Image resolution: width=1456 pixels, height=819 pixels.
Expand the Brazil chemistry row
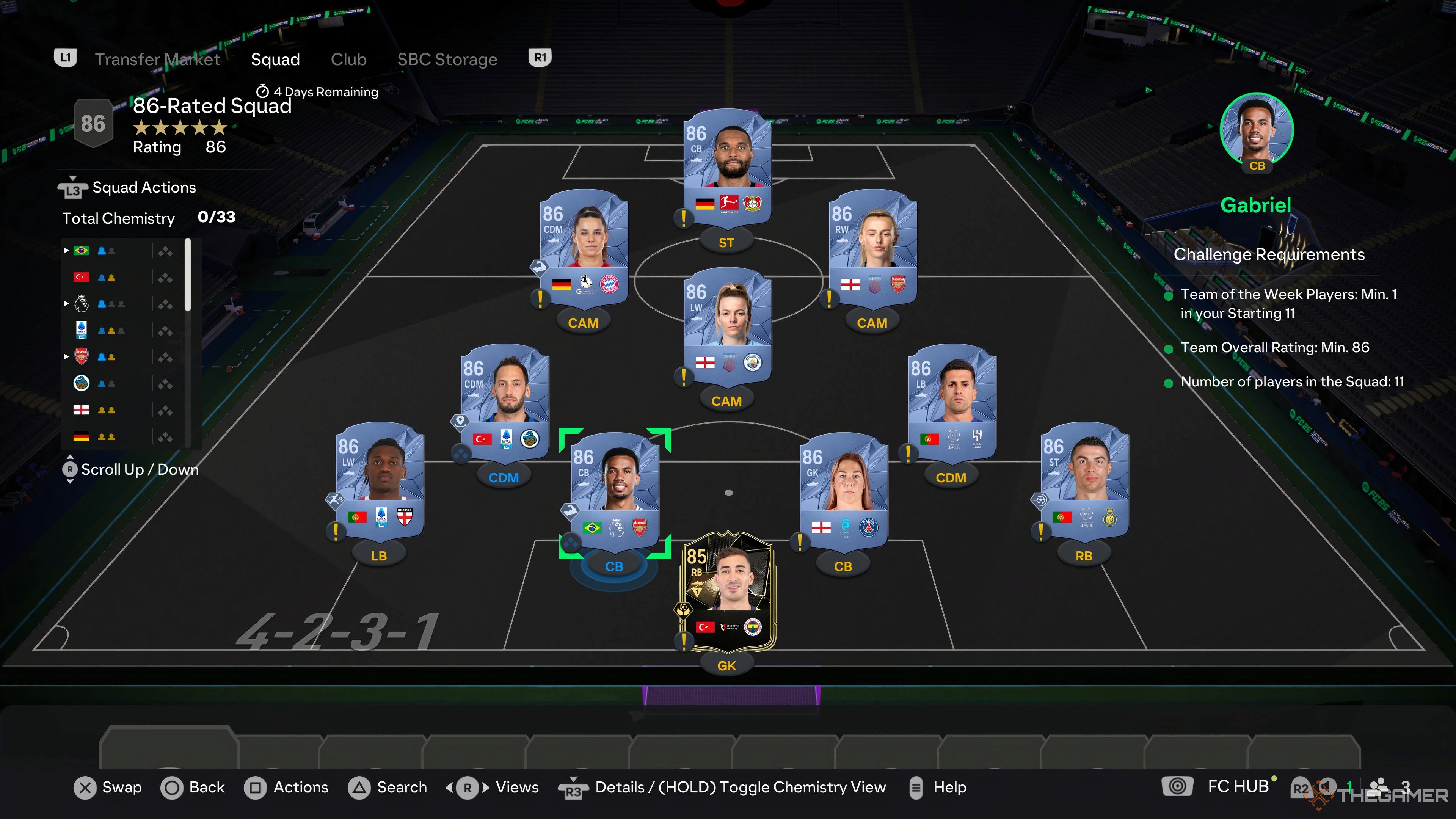(67, 250)
